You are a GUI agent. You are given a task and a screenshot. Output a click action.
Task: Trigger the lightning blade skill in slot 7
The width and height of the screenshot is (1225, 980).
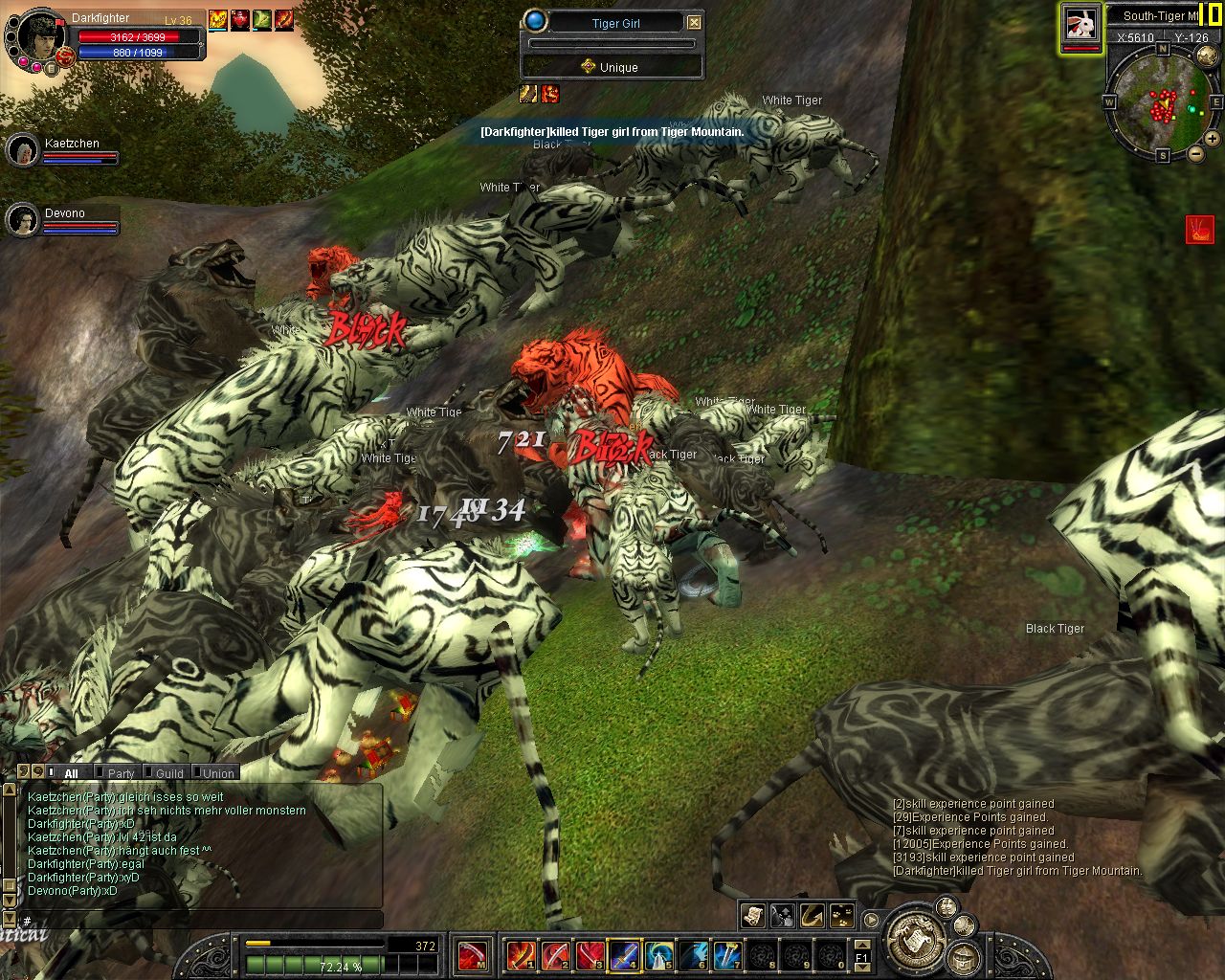[728, 954]
